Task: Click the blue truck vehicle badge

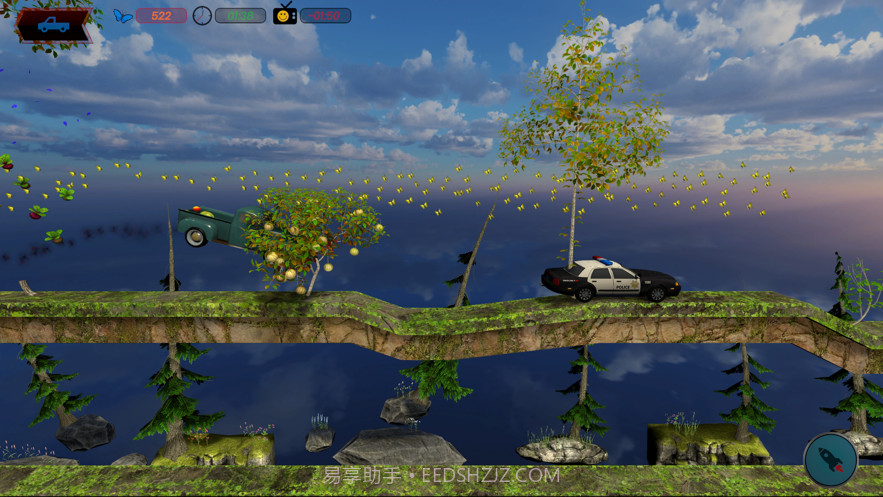Action: pos(54,25)
